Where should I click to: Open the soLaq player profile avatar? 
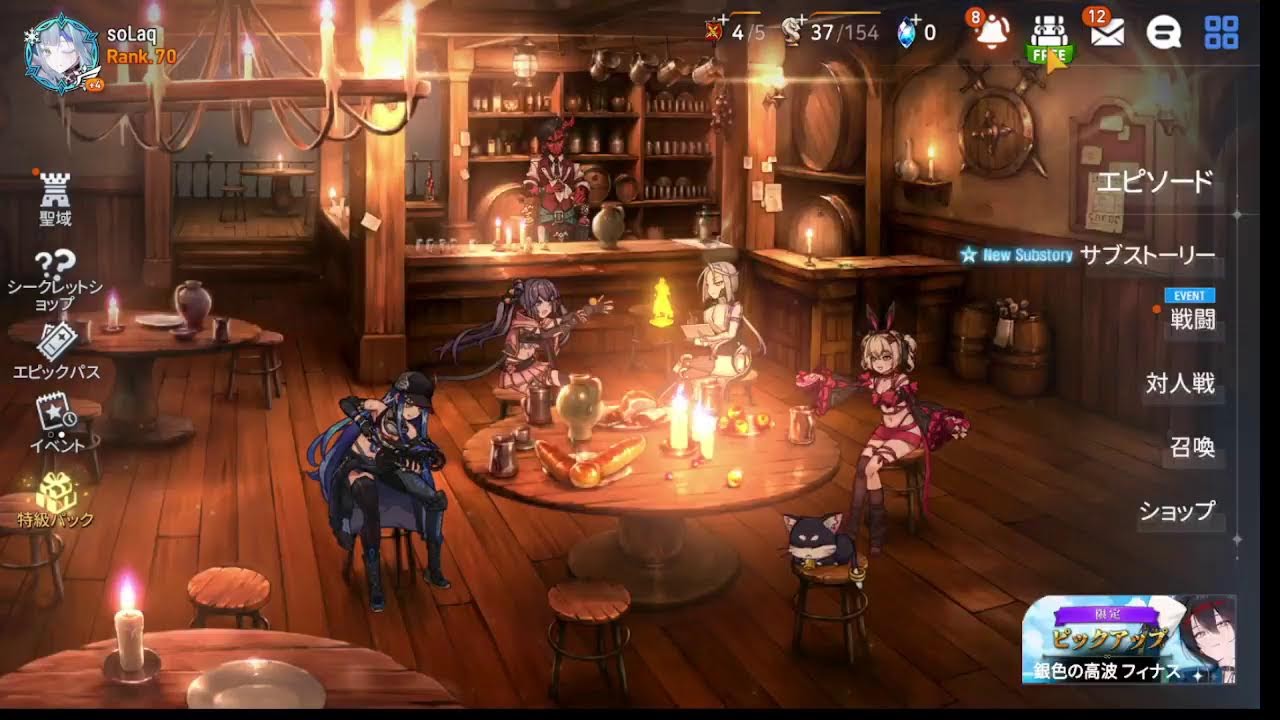[62, 56]
